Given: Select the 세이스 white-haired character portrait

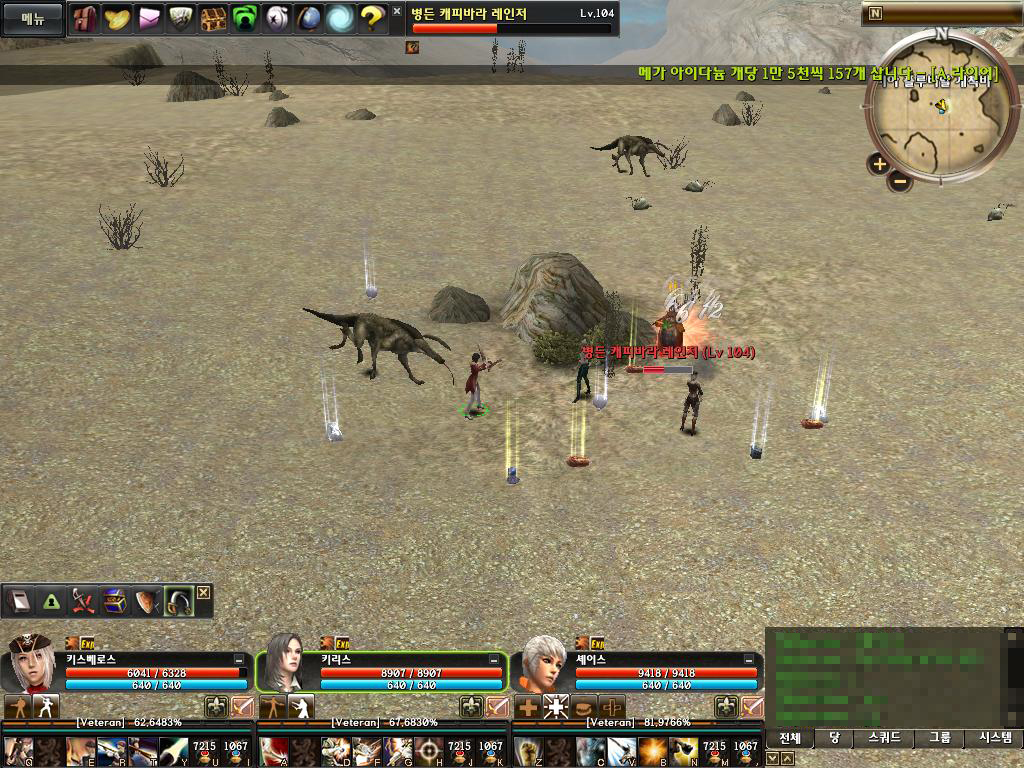Looking at the screenshot, I should click(541, 663).
